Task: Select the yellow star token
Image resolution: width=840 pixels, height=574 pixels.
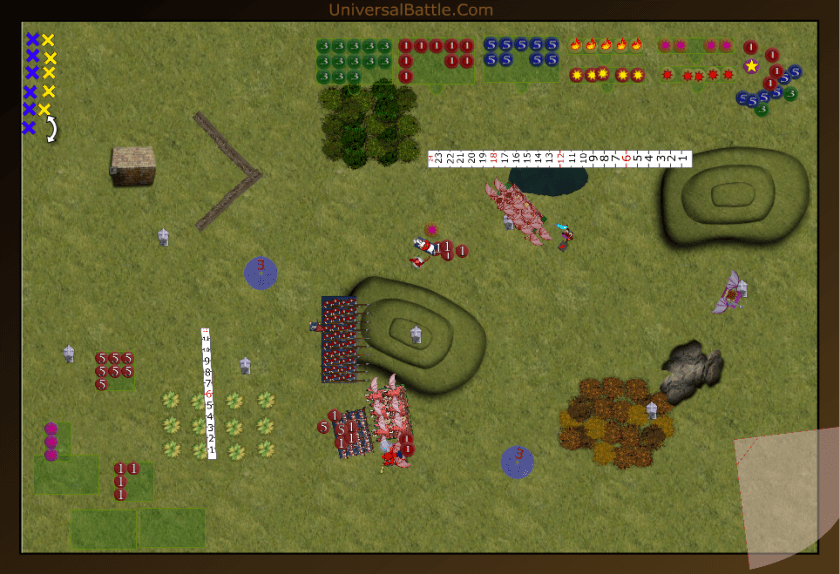Action: (x=751, y=66)
